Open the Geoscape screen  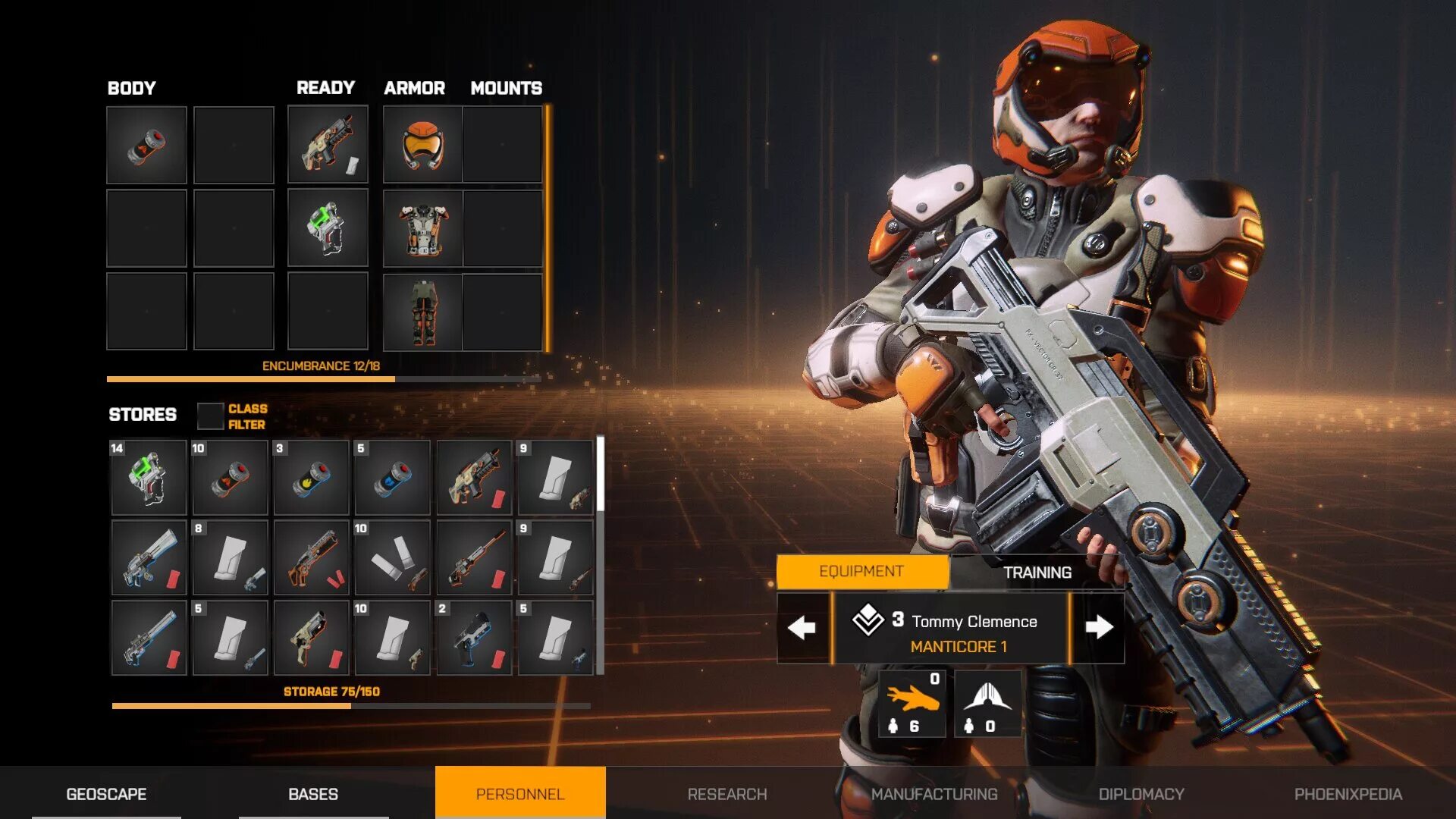click(106, 794)
